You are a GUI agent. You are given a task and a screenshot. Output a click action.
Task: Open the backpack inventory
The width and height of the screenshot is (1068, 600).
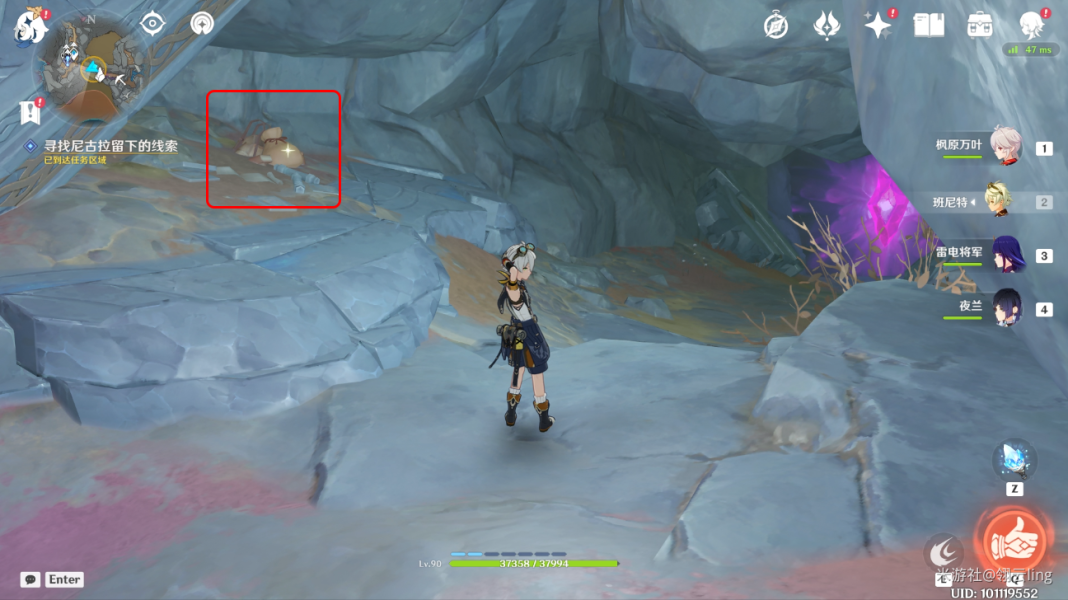[980, 26]
